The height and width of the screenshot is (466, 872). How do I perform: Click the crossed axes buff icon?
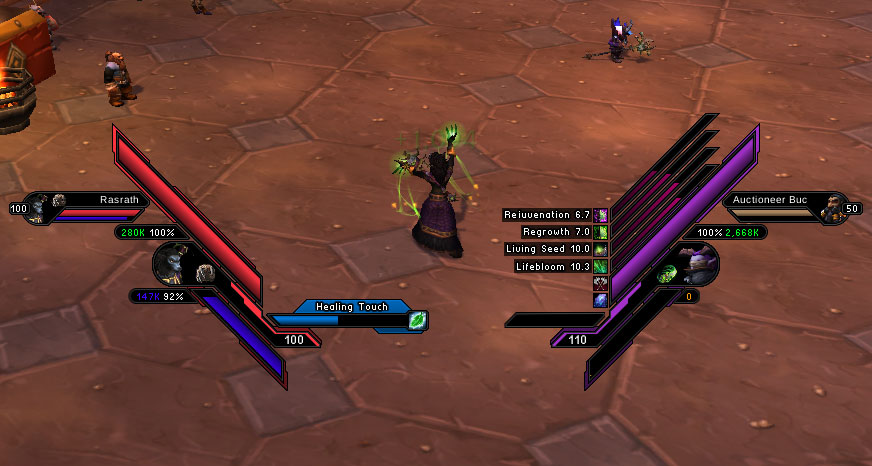point(600,284)
